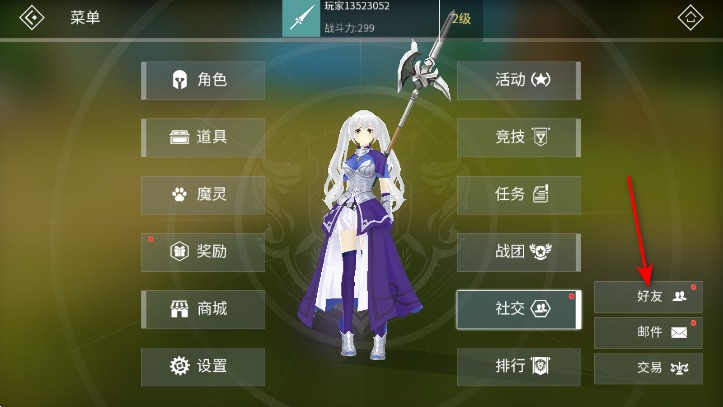Open the 战团 guild menu
Image resolution: width=723 pixels, height=407 pixels.
coord(518,252)
